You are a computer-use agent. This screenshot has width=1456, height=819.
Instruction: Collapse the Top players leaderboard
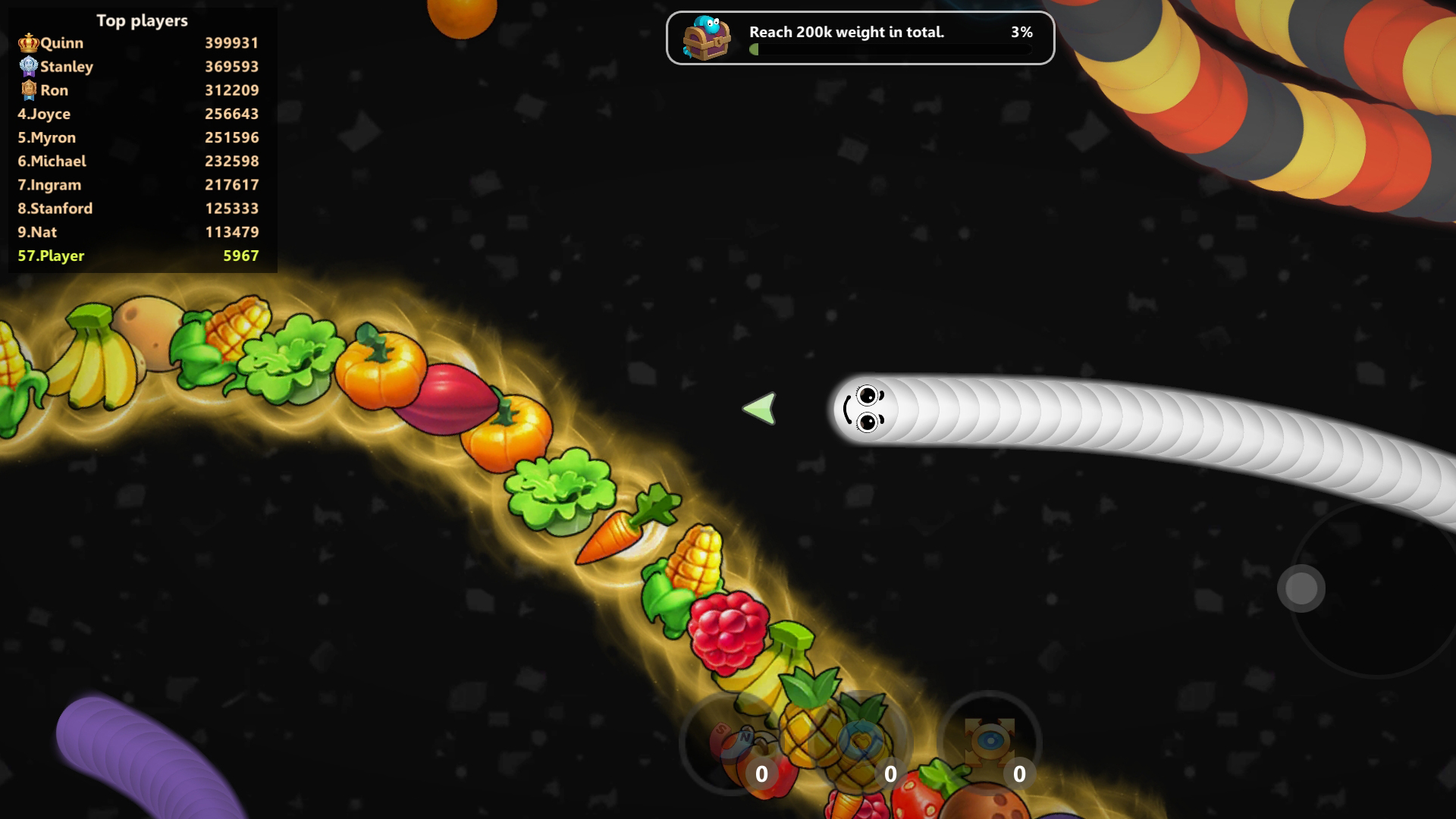tap(141, 21)
